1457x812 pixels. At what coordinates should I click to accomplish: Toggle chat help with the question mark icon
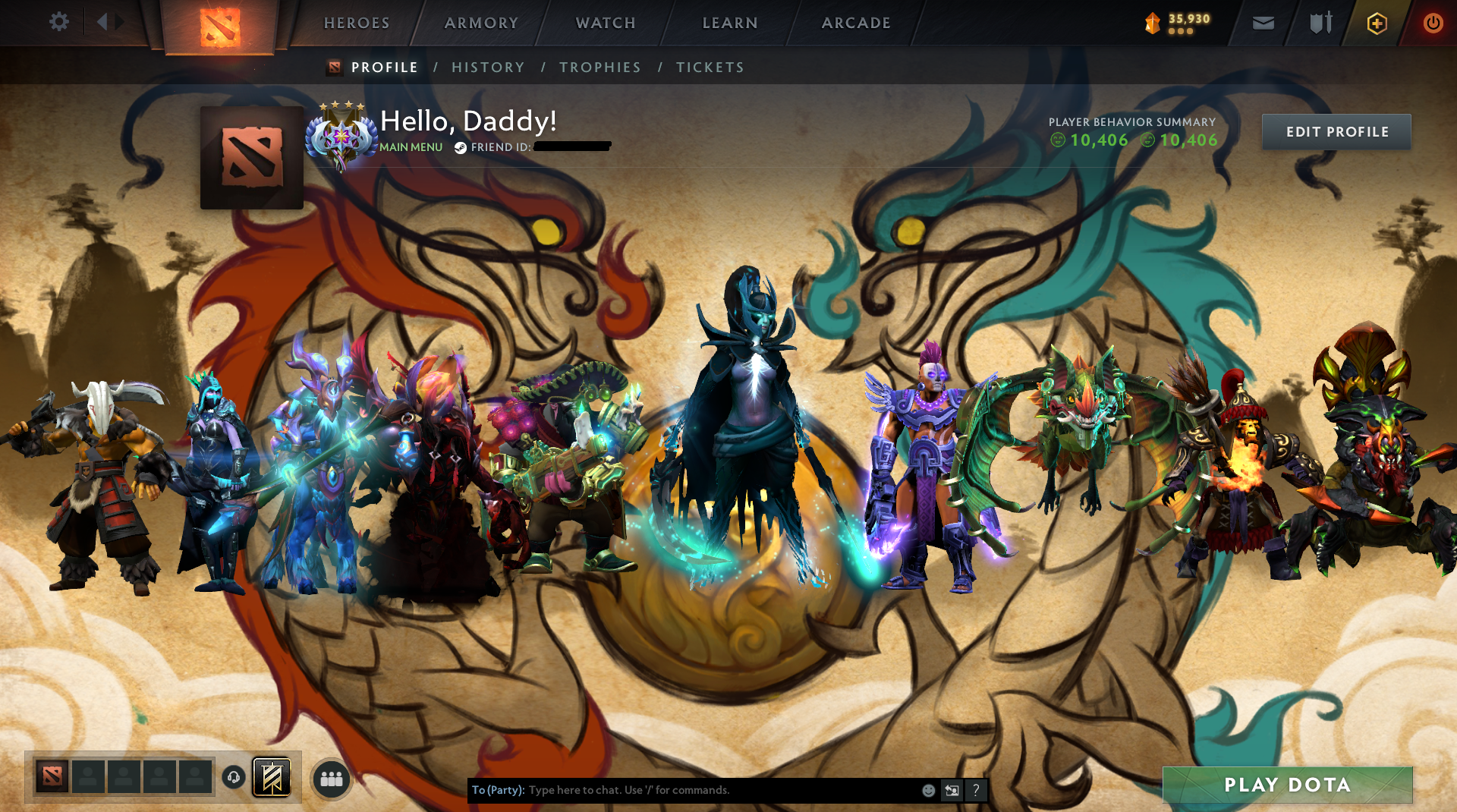tap(977, 790)
